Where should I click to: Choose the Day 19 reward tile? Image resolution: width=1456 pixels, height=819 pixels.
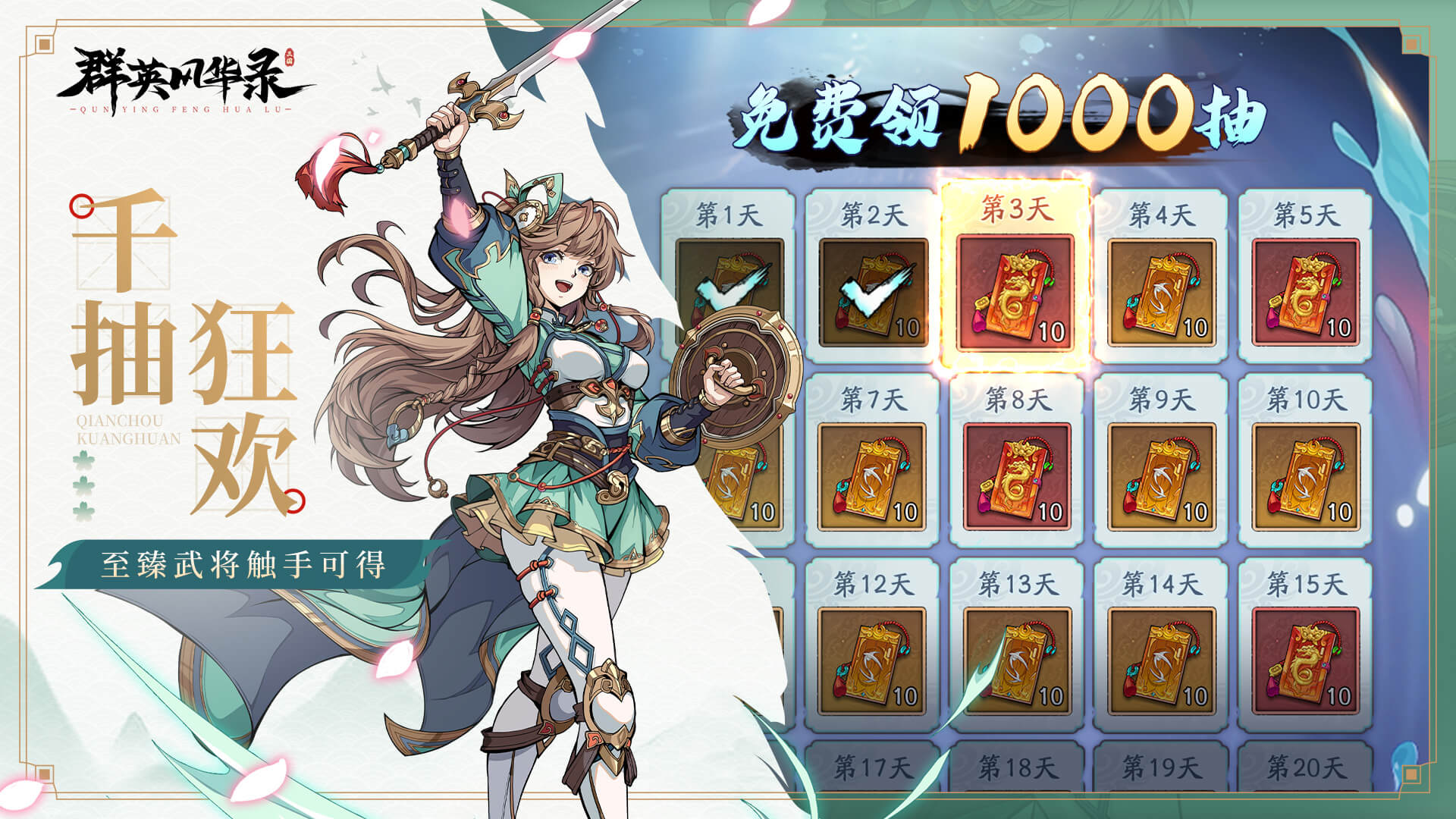[x=1160, y=770]
